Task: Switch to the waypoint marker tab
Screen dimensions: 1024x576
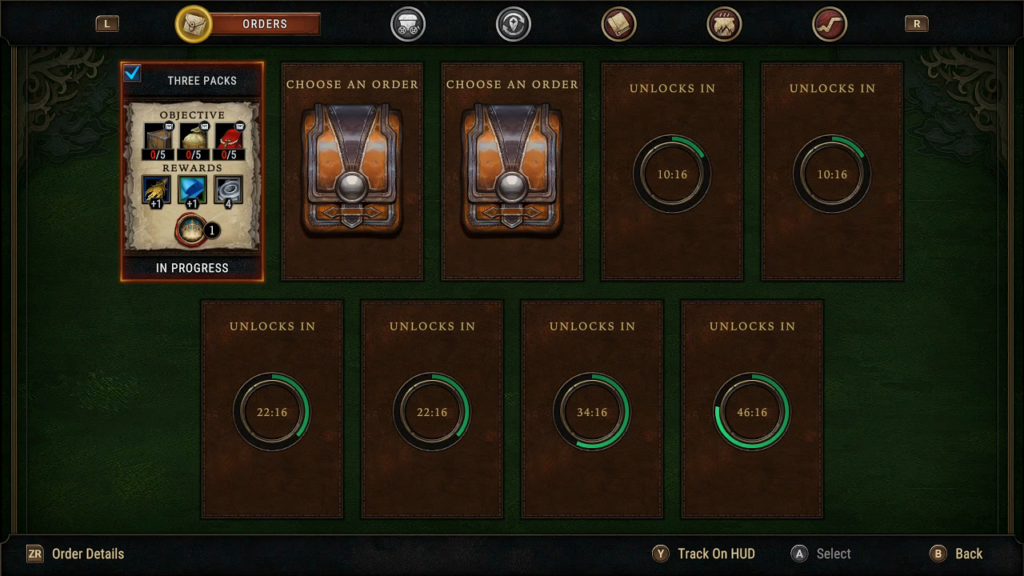Action: pyautogui.click(x=513, y=24)
